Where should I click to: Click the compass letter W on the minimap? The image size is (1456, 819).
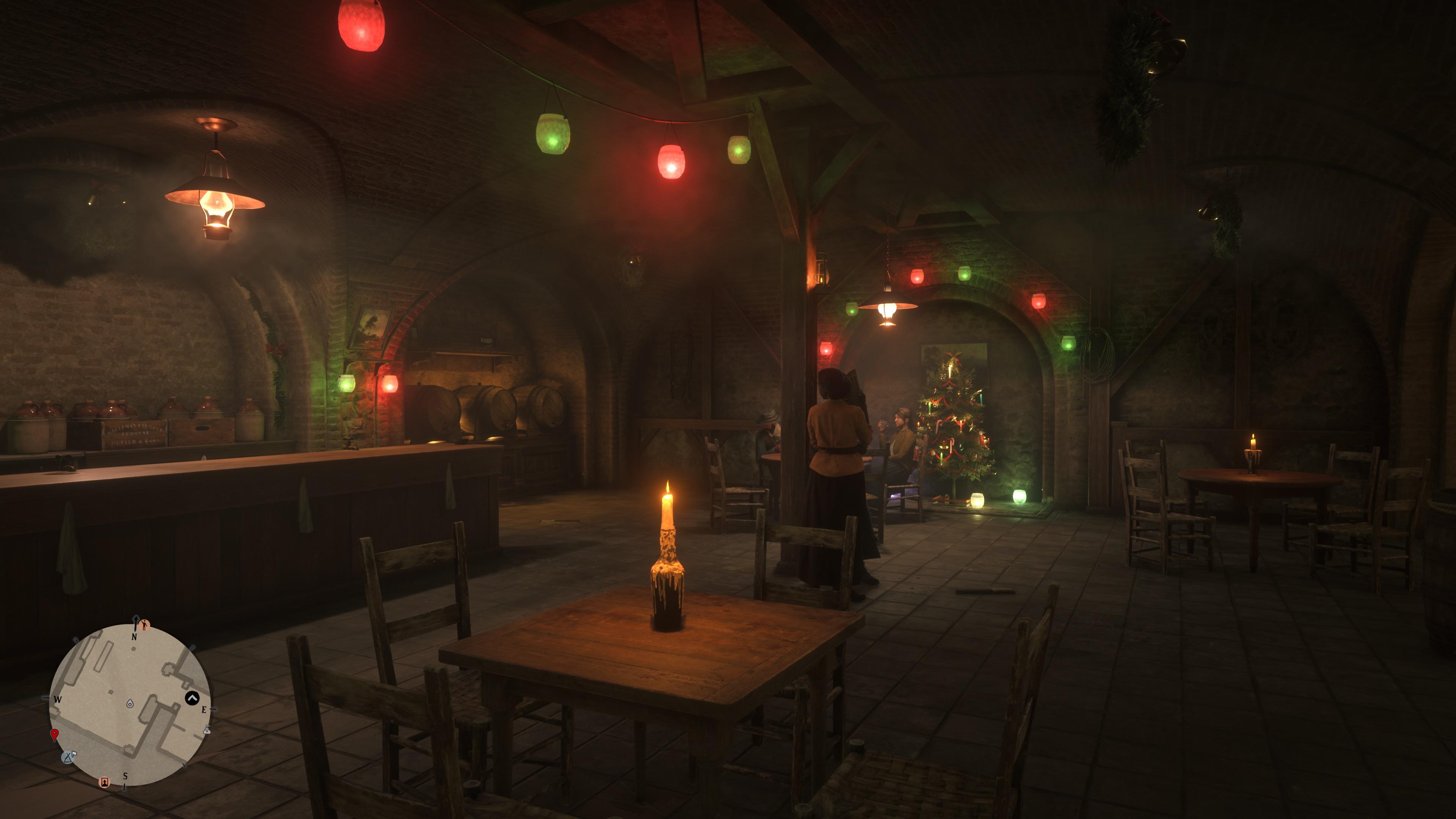click(58, 700)
